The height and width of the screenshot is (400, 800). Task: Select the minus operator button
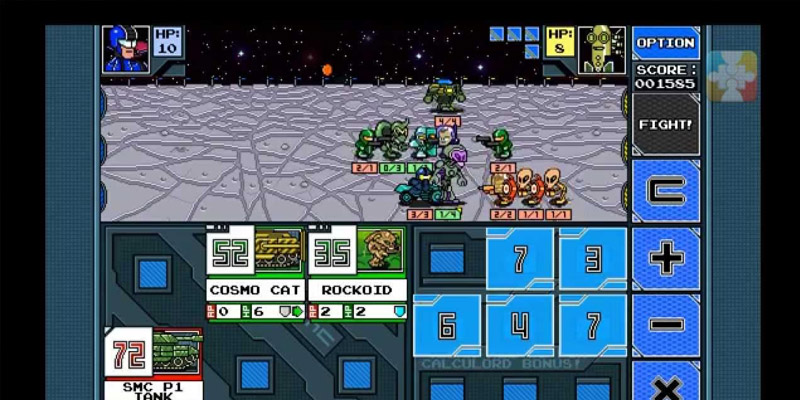[x=666, y=325]
